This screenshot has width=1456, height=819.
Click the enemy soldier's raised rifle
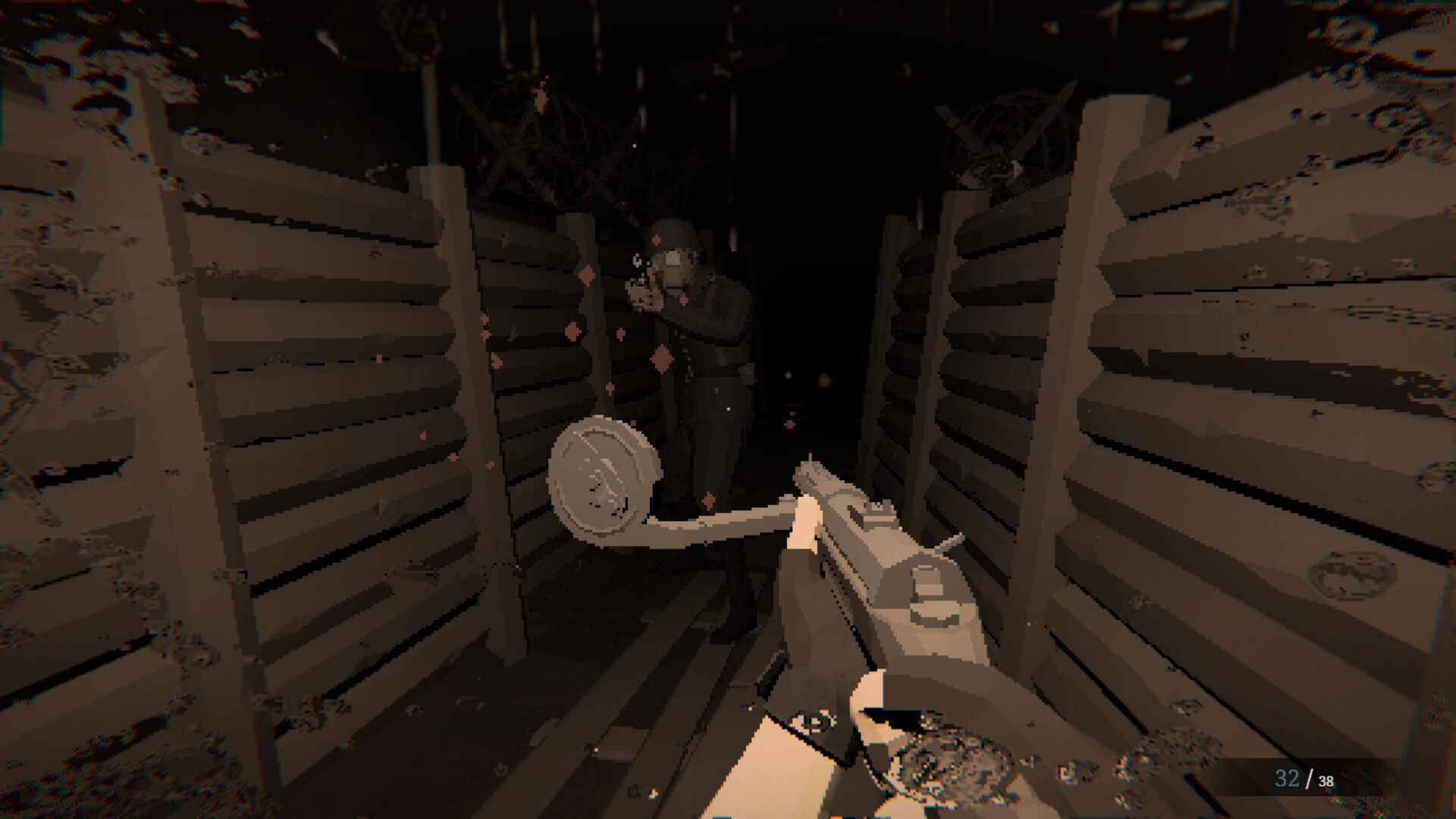[x=641, y=296]
